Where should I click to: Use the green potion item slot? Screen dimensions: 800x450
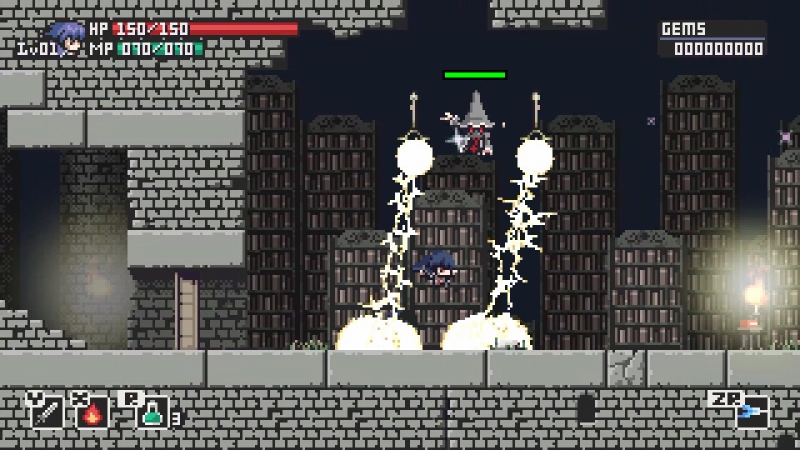point(152,412)
